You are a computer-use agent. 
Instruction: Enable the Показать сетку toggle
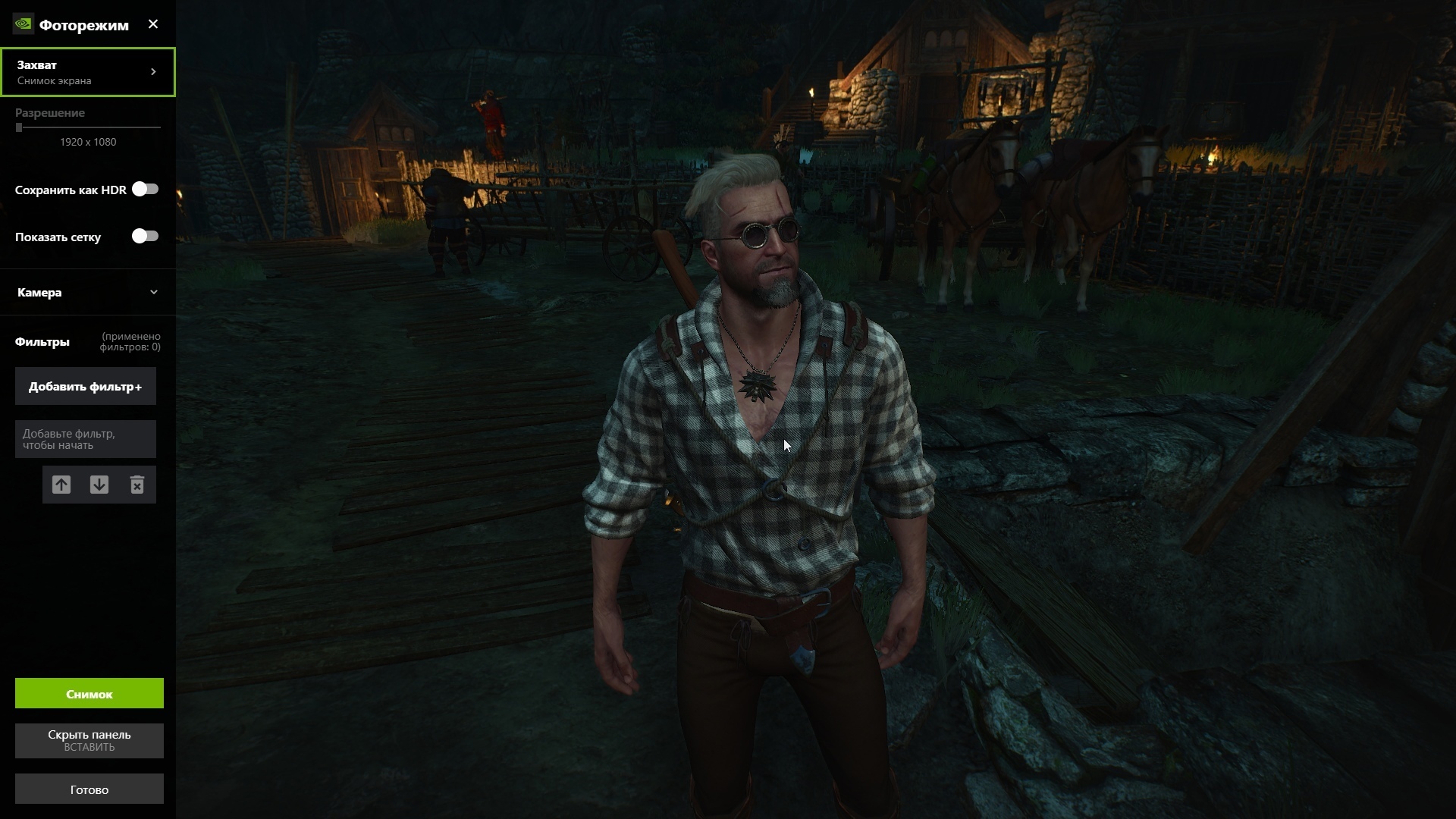click(x=145, y=236)
